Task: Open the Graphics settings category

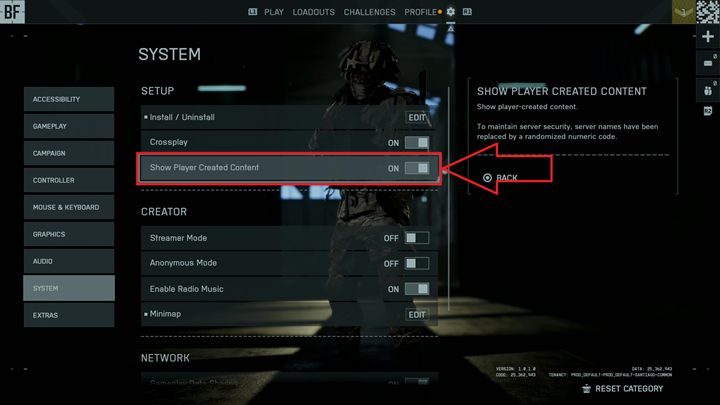Action: pos(68,234)
